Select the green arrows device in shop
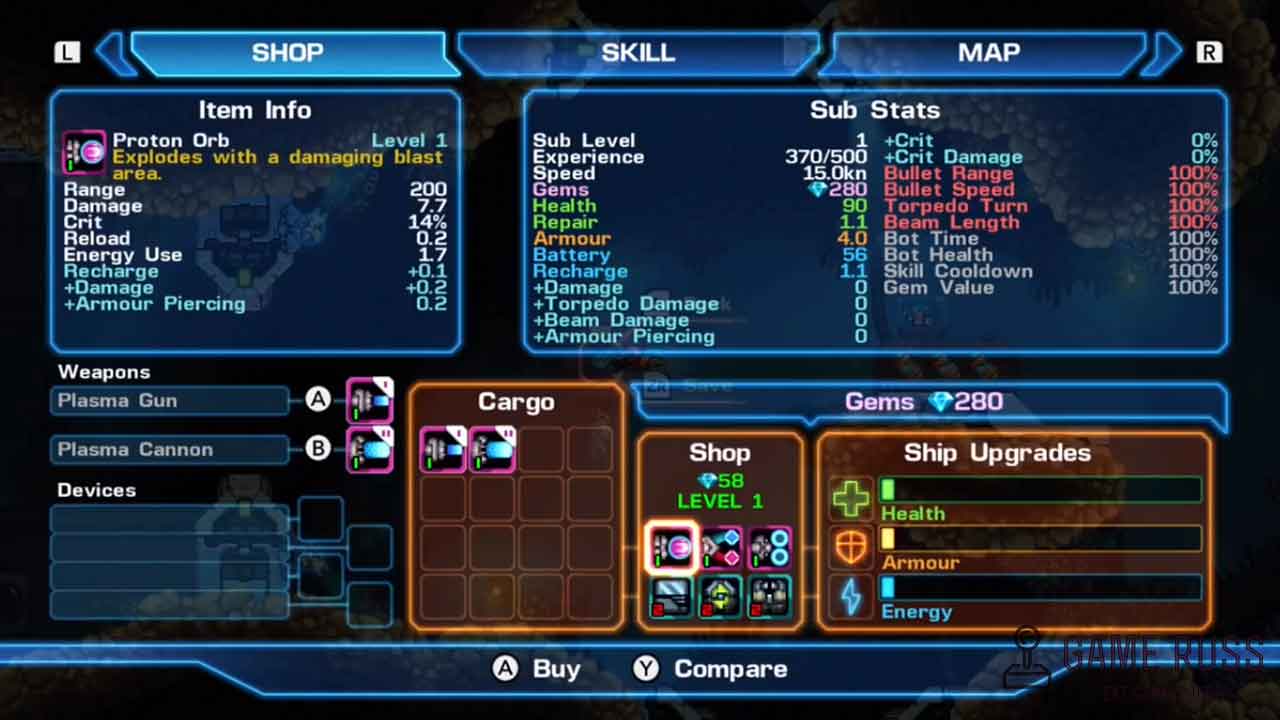1280x720 pixels. coord(721,597)
